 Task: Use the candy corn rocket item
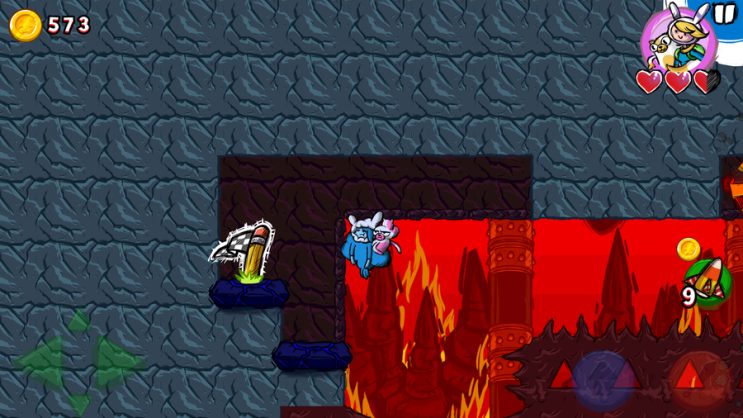707,284
